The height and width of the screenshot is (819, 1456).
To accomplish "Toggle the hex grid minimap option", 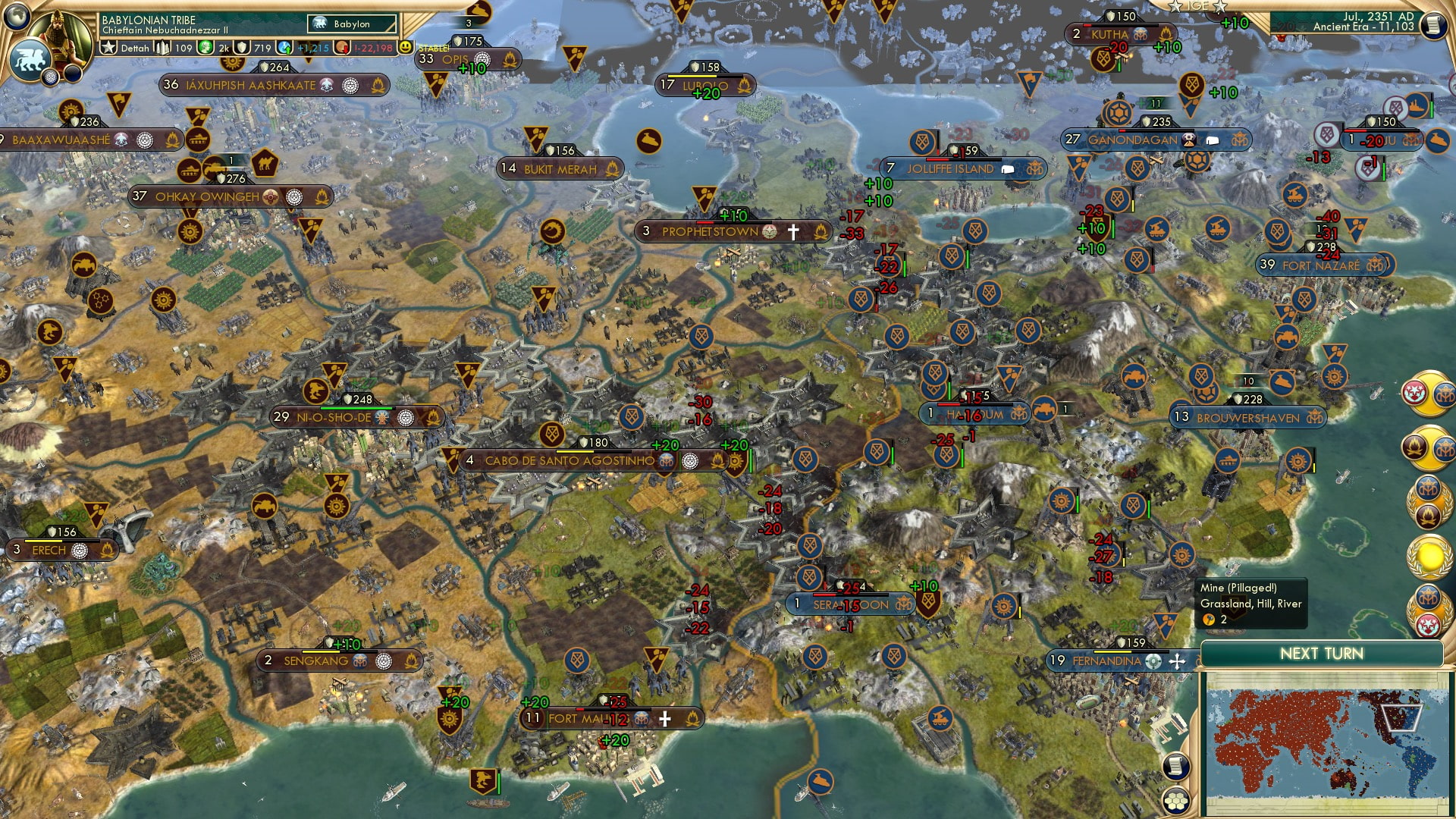I will tap(1176, 801).
